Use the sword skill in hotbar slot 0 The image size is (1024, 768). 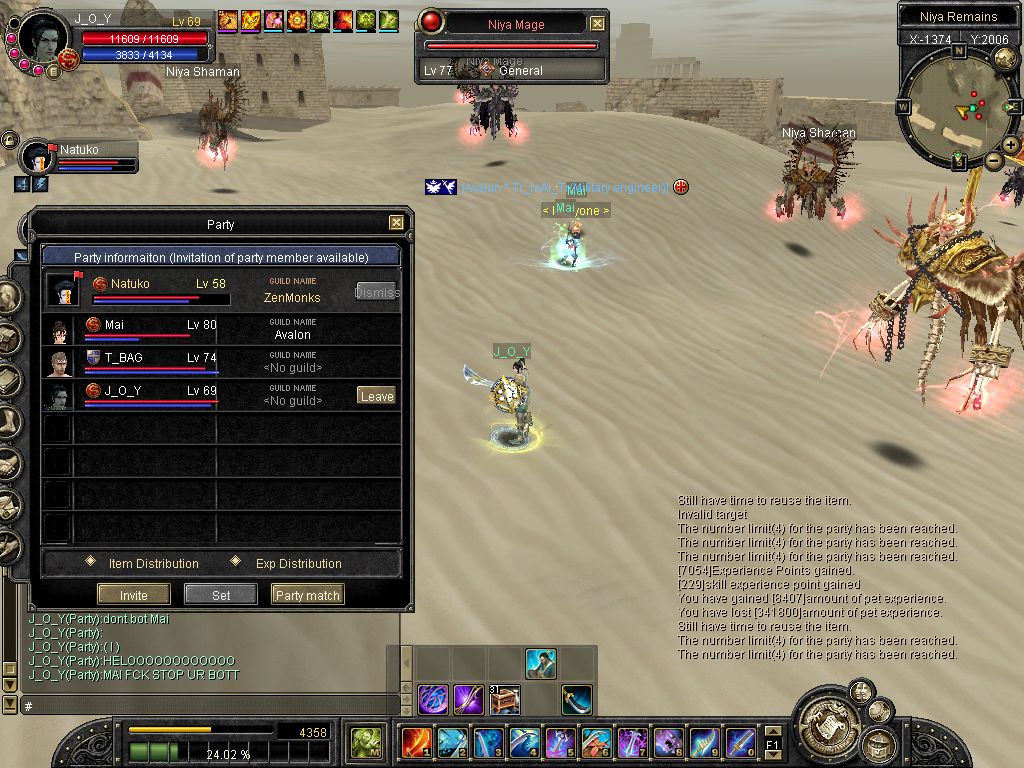click(x=740, y=743)
